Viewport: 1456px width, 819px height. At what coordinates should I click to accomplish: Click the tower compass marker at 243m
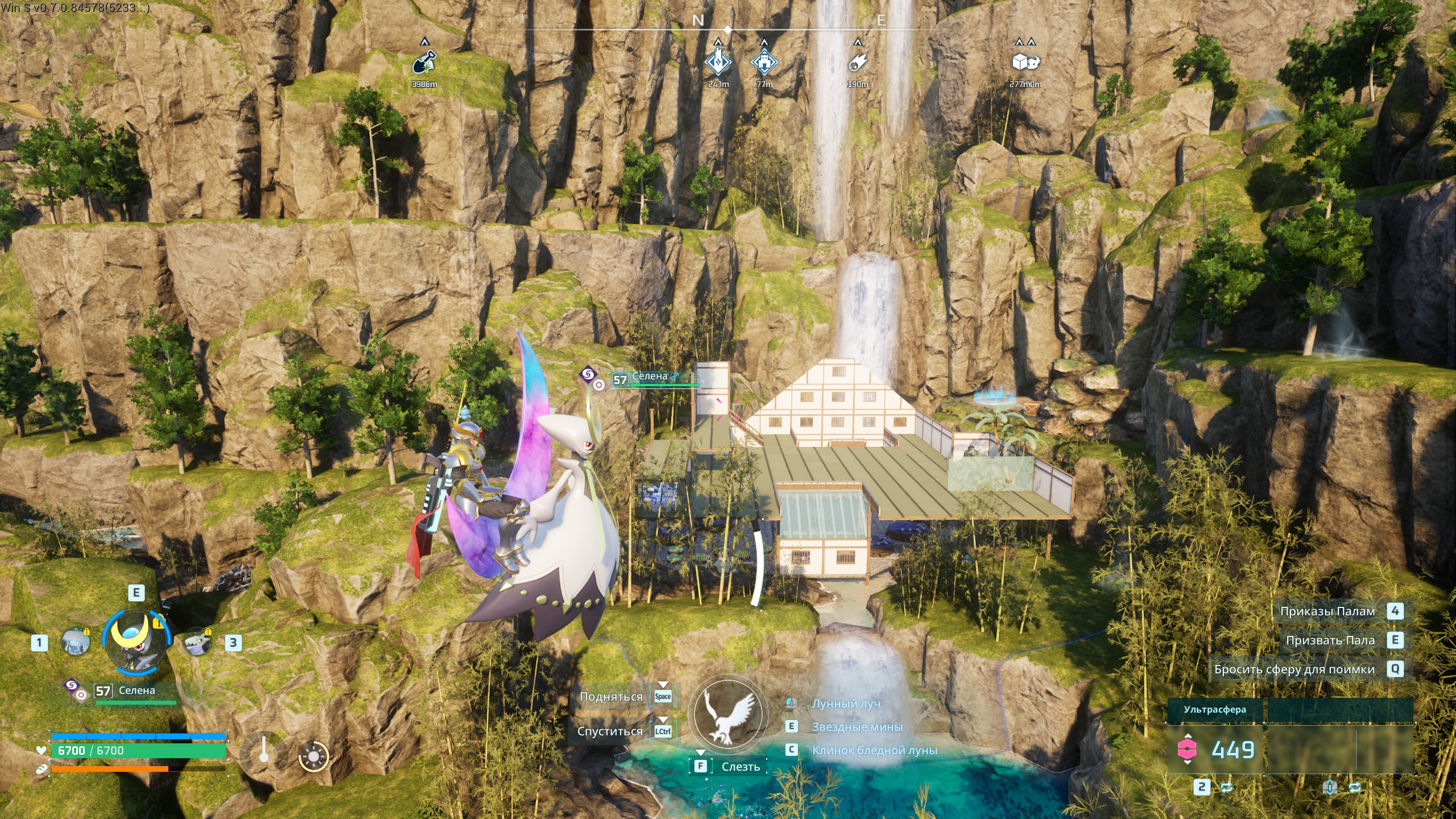tap(718, 63)
